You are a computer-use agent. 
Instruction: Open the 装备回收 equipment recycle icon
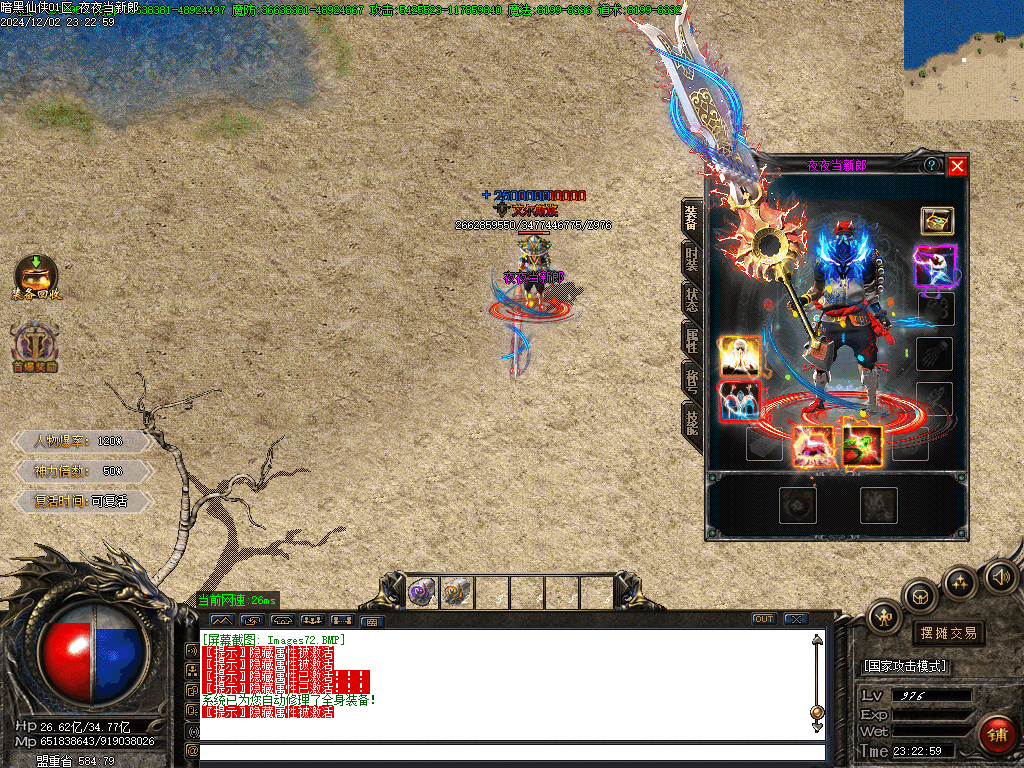click(36, 277)
